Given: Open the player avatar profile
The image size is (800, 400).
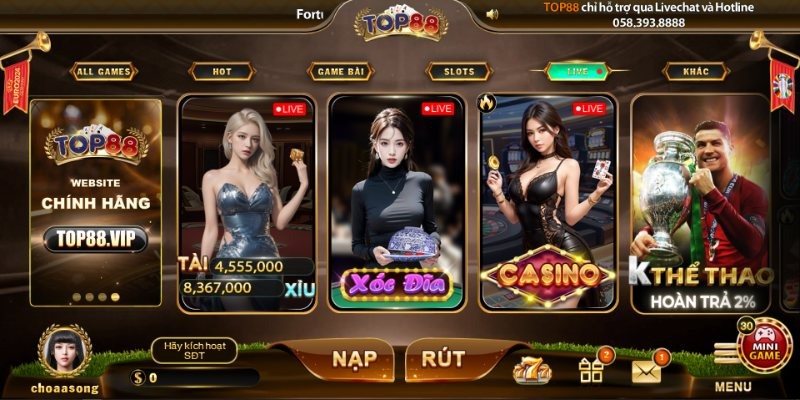Looking at the screenshot, I should point(65,349).
